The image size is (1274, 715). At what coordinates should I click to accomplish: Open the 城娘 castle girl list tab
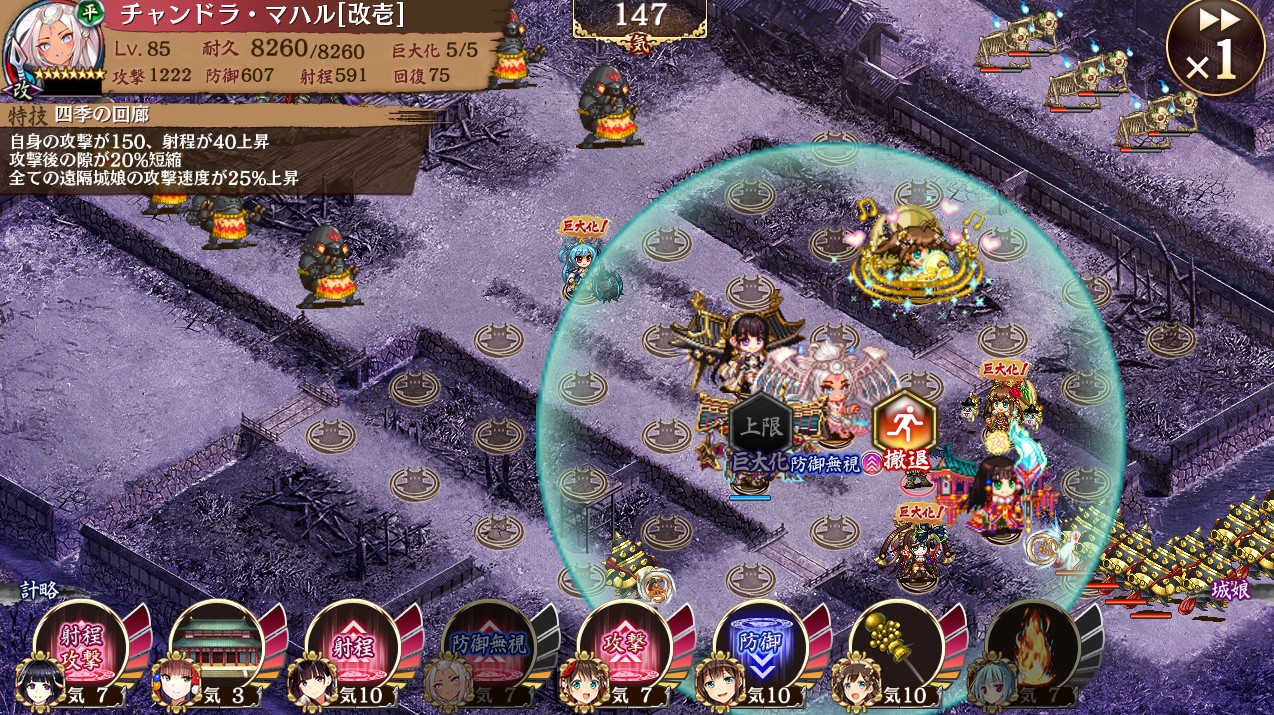1230,590
